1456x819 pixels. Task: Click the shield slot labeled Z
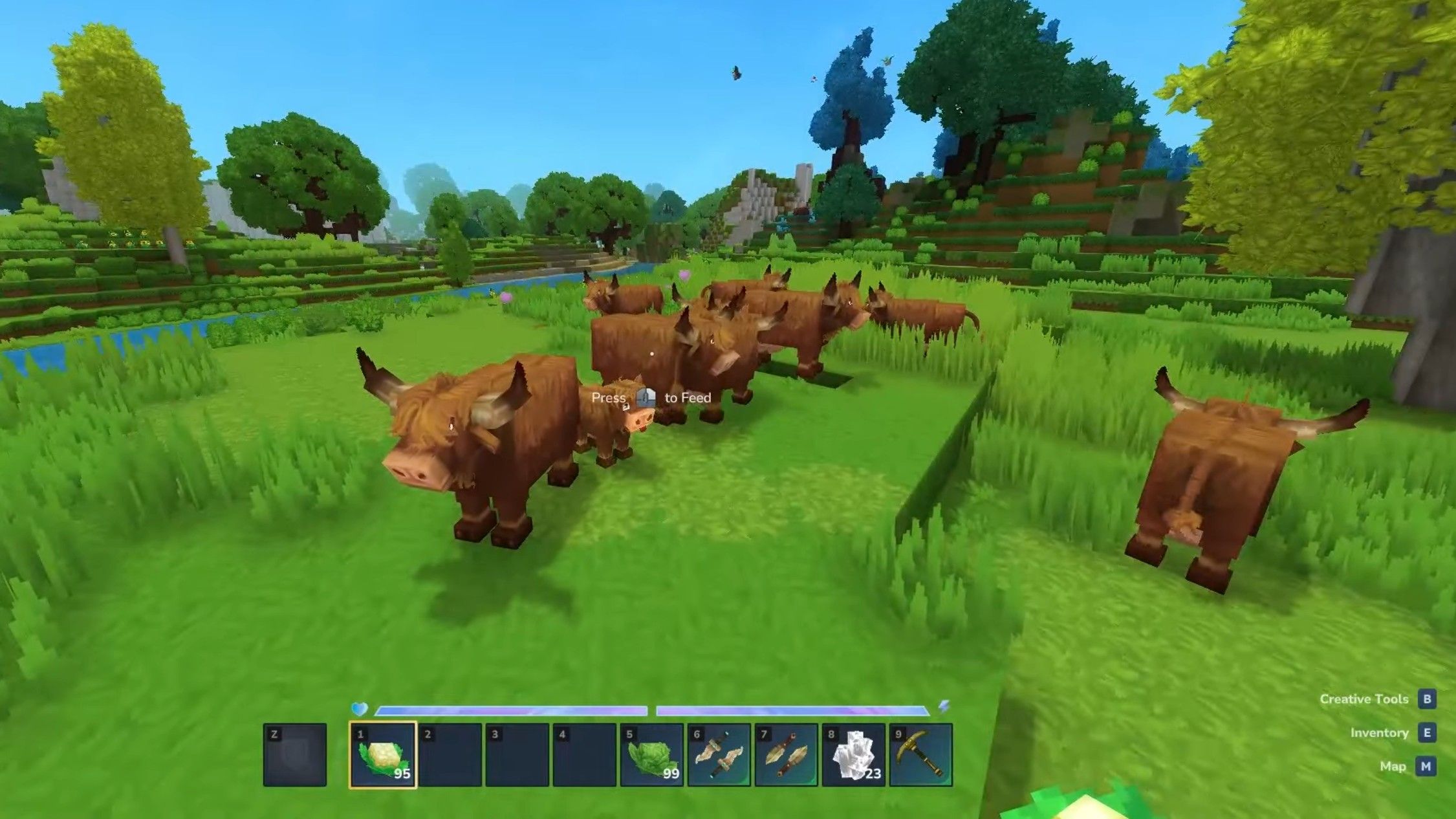pos(294,754)
